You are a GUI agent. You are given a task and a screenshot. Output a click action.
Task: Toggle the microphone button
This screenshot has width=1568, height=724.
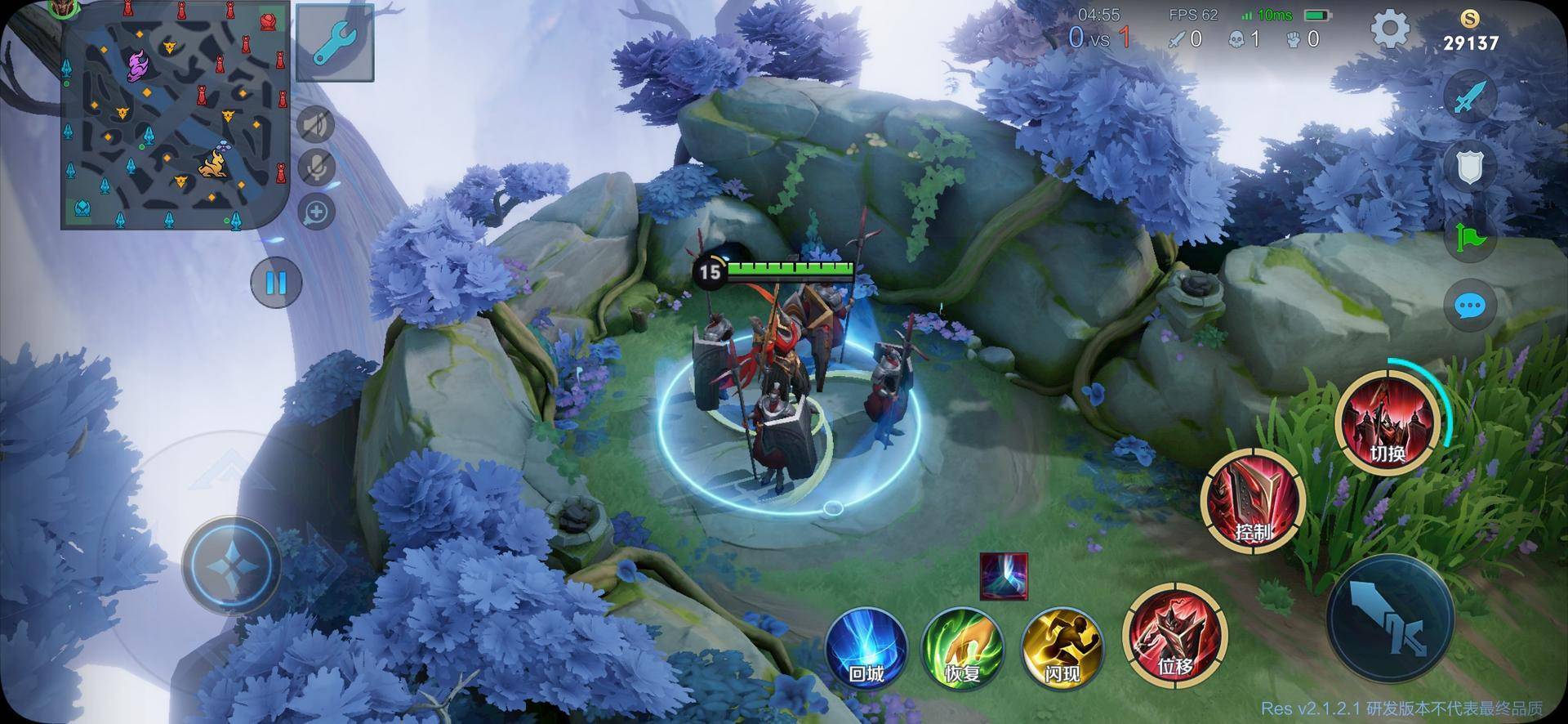click(x=316, y=168)
